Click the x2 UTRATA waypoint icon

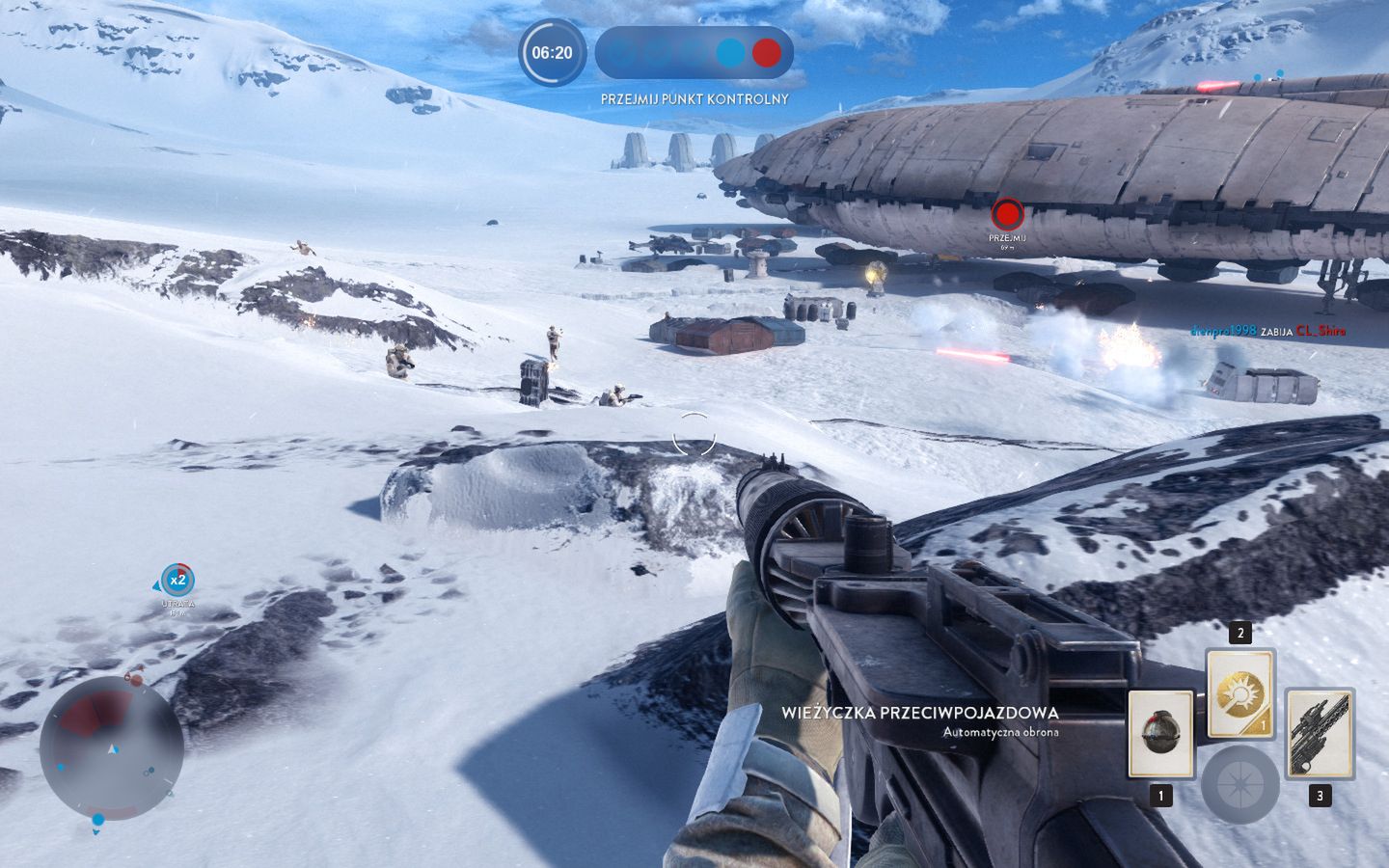pos(176,582)
